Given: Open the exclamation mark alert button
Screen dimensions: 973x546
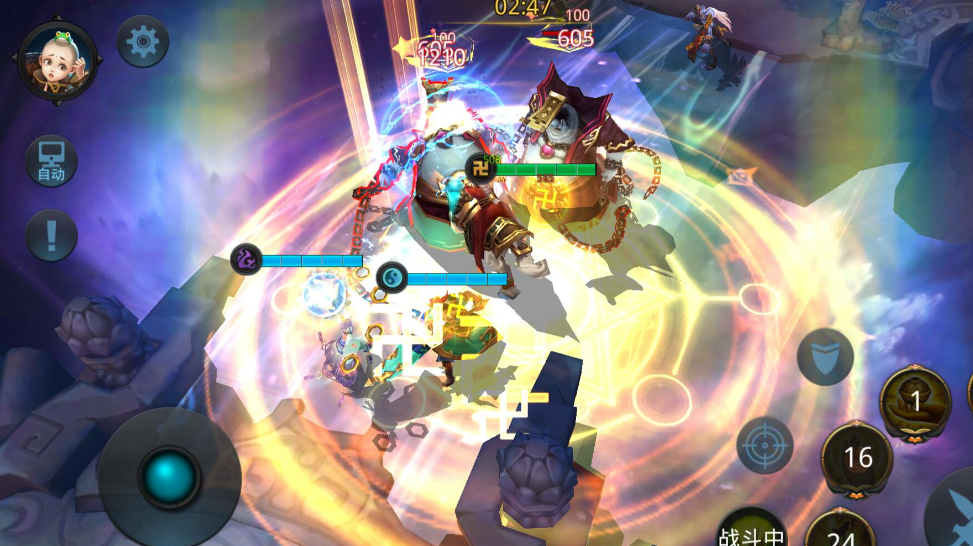Looking at the screenshot, I should click(51, 236).
